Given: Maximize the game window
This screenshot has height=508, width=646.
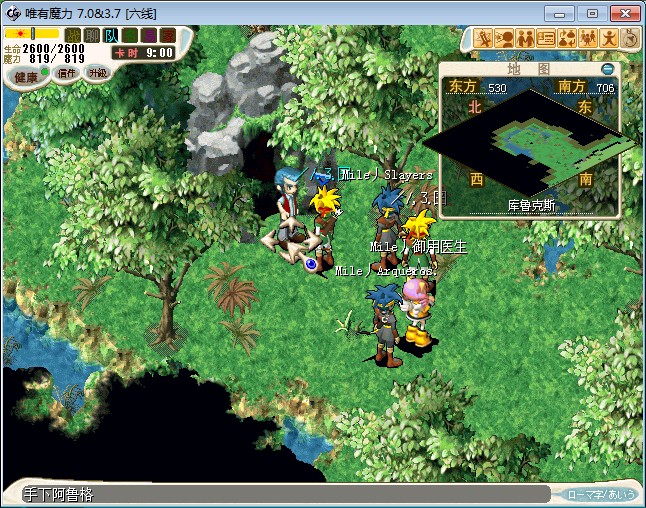Looking at the screenshot, I should [x=592, y=14].
